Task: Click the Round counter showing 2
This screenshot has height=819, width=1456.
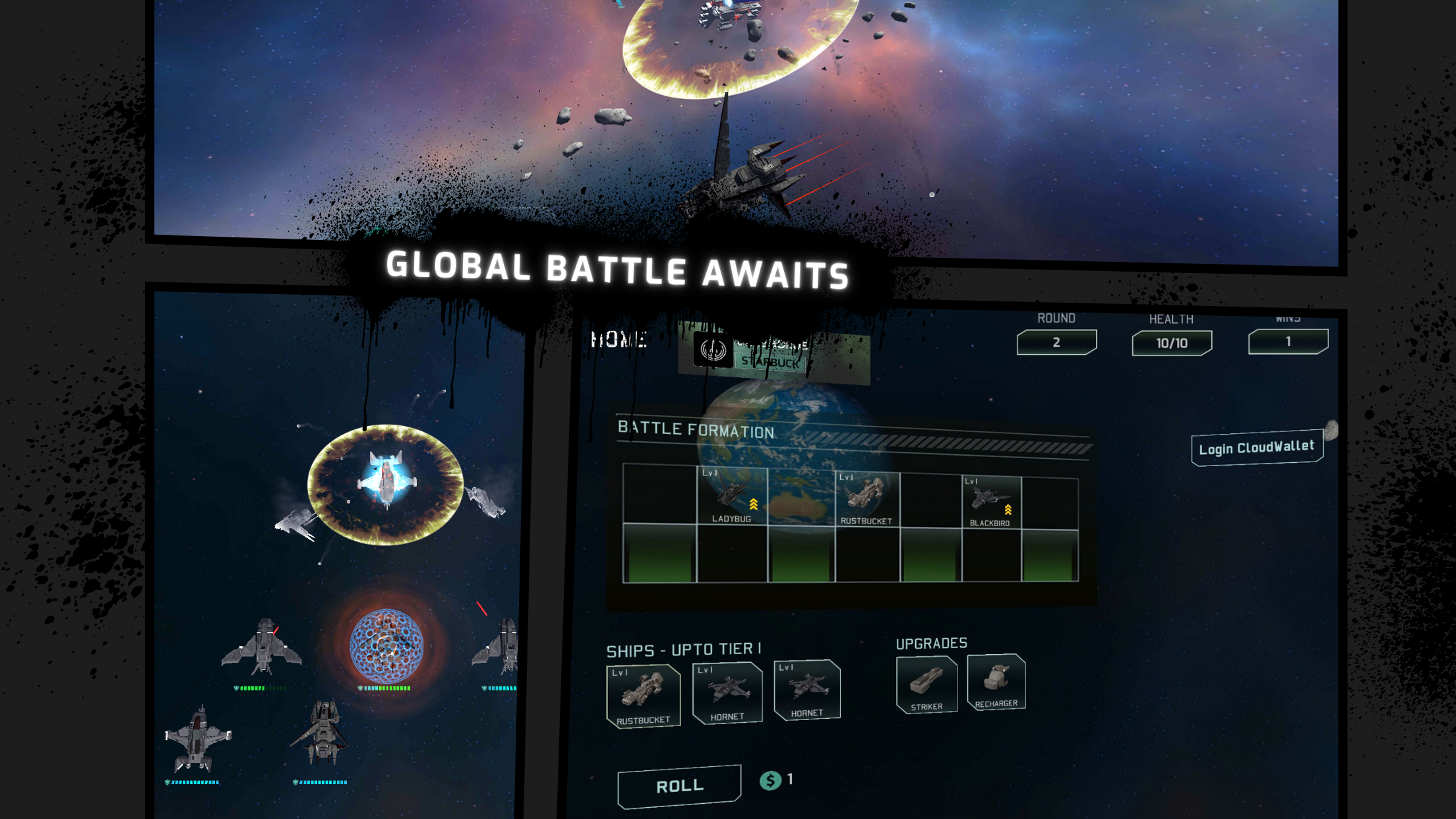Action: pos(1056,342)
